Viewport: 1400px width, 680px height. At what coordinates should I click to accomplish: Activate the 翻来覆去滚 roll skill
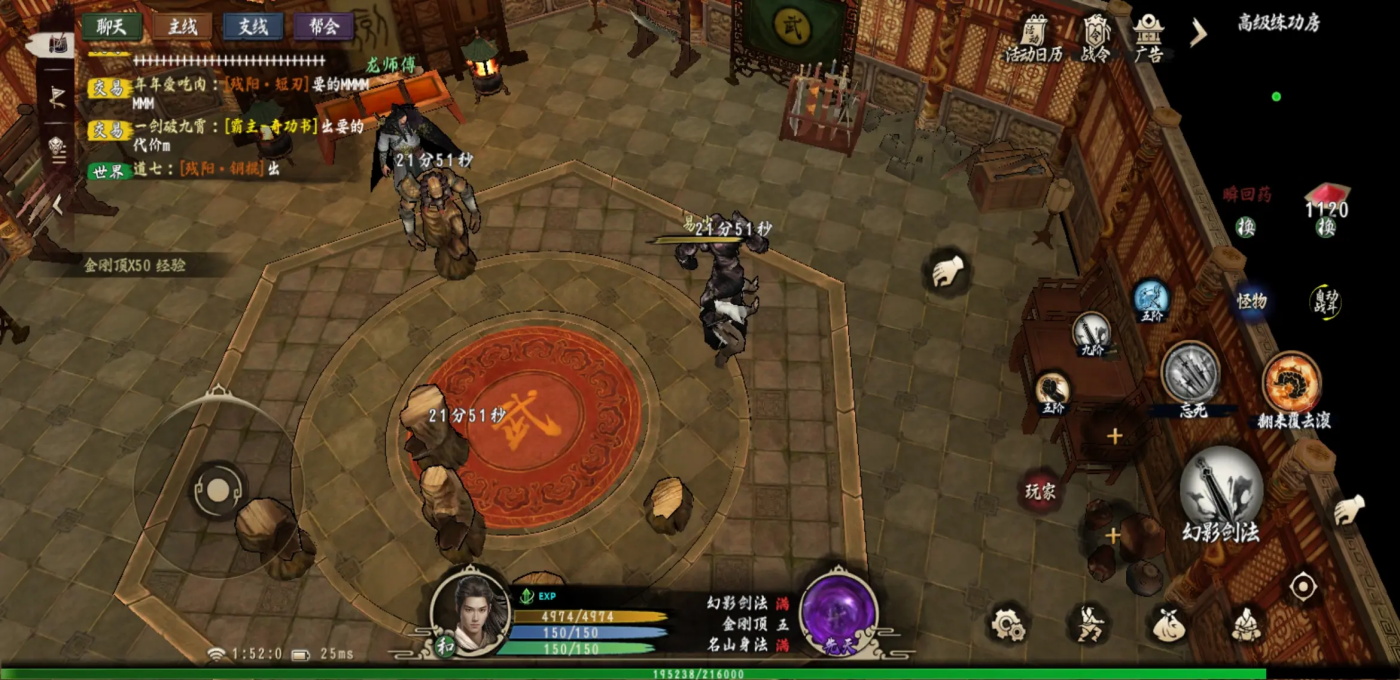coord(1292,383)
